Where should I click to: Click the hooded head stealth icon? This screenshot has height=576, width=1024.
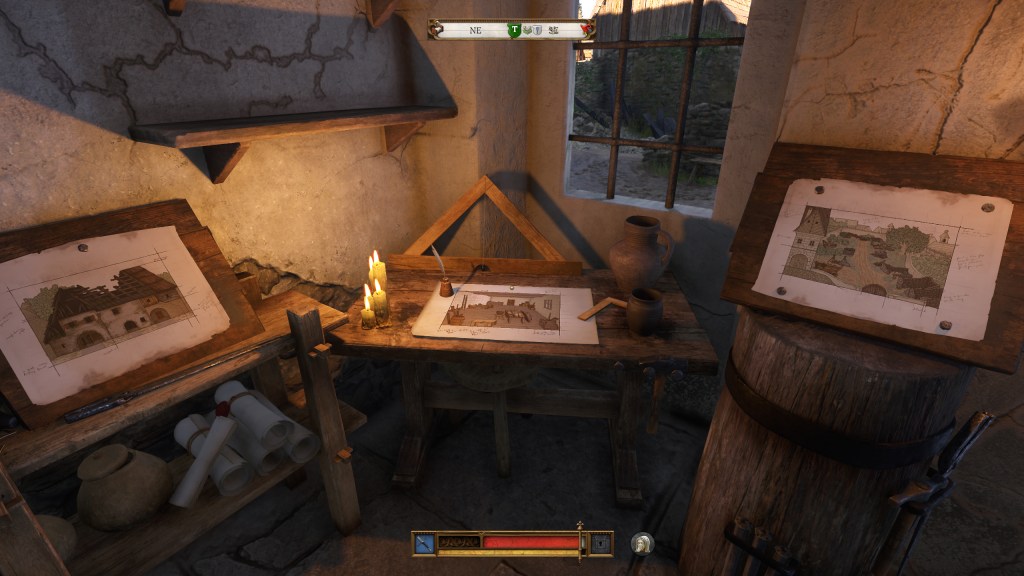pos(641,543)
